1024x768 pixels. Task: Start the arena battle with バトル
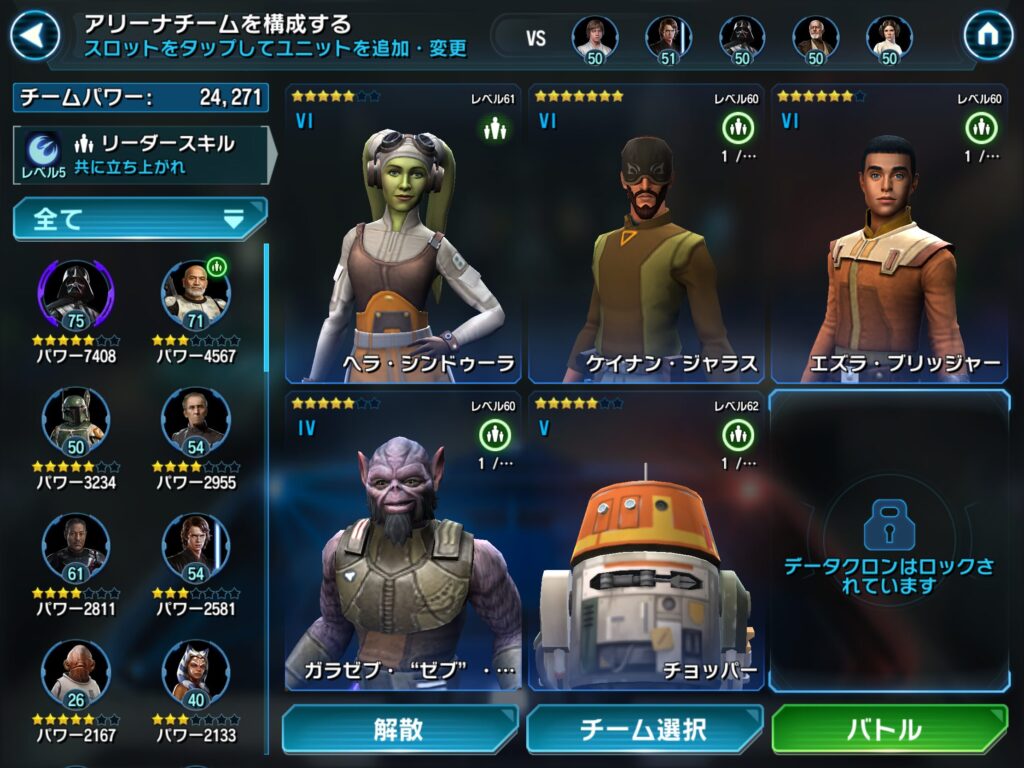click(890, 729)
